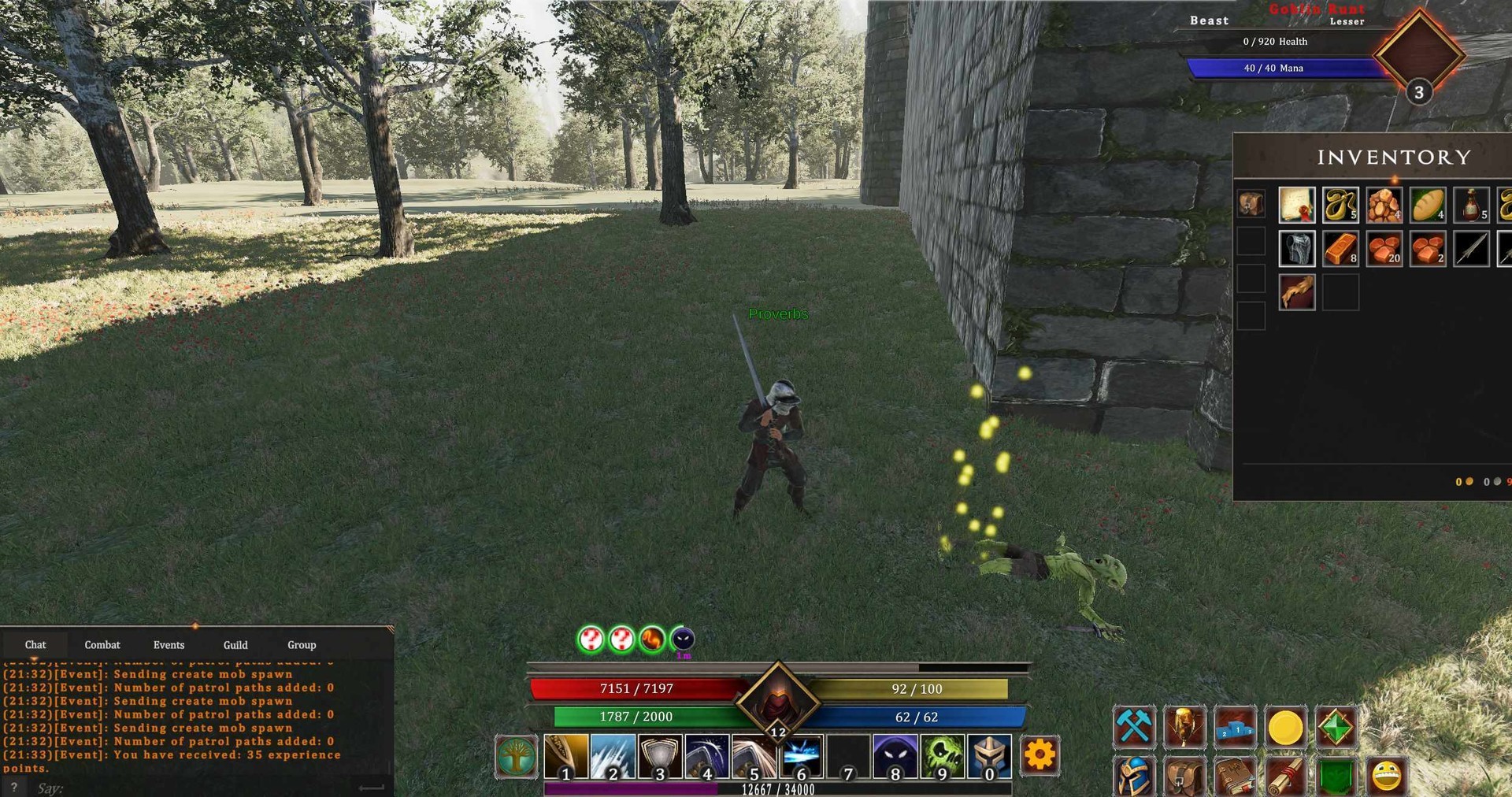1512x797 pixels.
Task: Show the Group chat tab
Action: pos(302,644)
